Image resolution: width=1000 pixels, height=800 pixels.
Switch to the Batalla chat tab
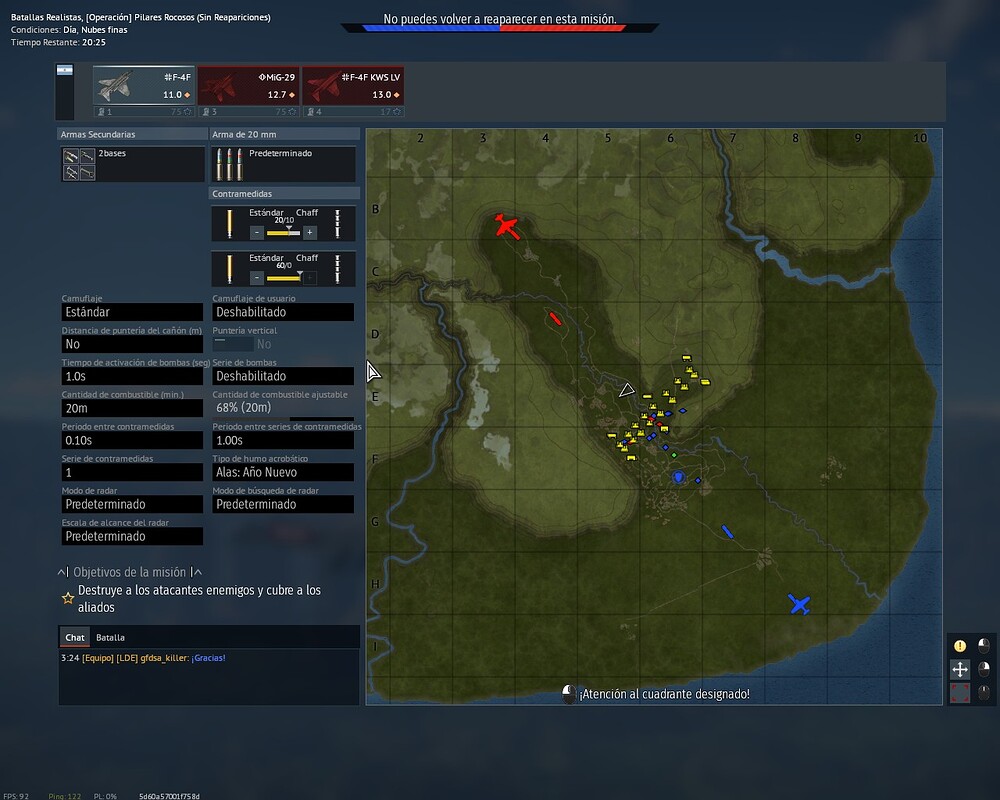pyautogui.click(x=110, y=637)
